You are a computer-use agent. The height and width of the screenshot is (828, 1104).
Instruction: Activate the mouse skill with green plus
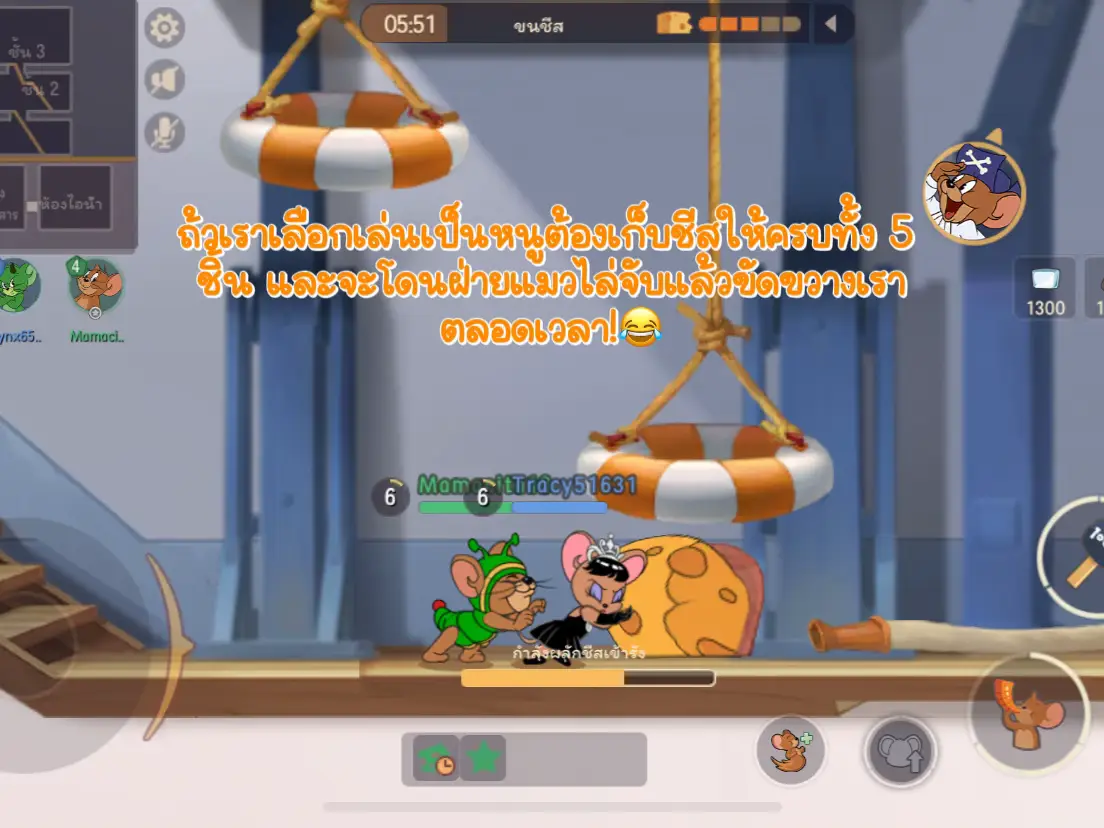coord(790,749)
